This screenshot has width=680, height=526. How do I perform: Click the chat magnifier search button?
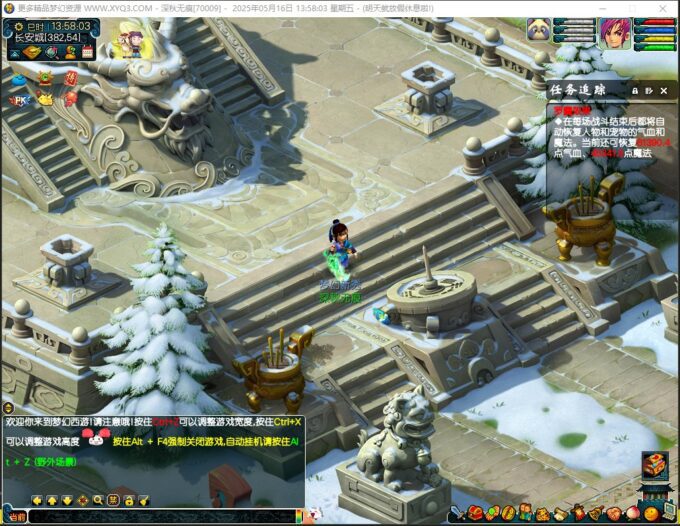(98, 500)
